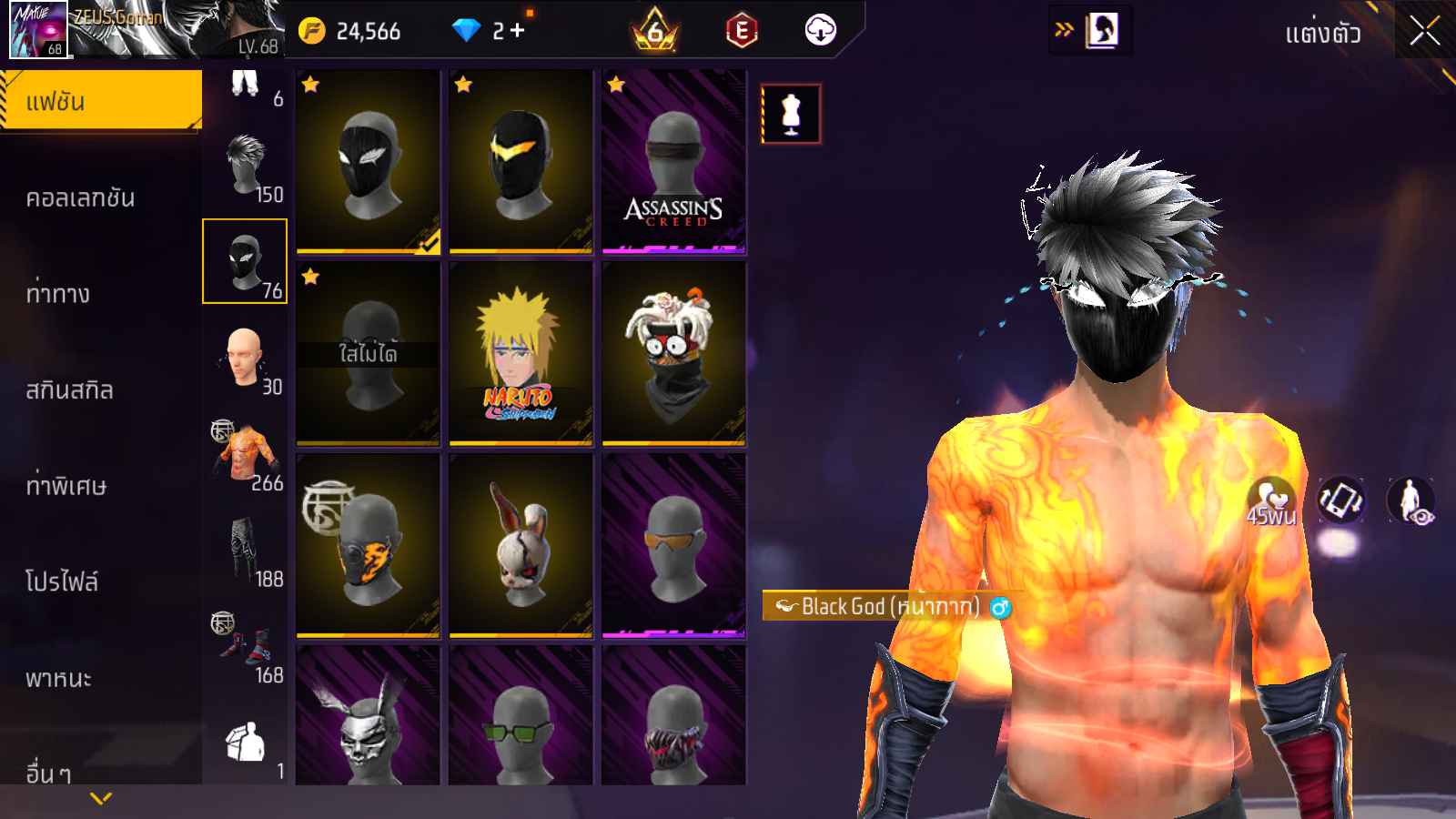Close the dress-up screen
Image resolution: width=1456 pixels, height=819 pixels.
pos(1424,32)
